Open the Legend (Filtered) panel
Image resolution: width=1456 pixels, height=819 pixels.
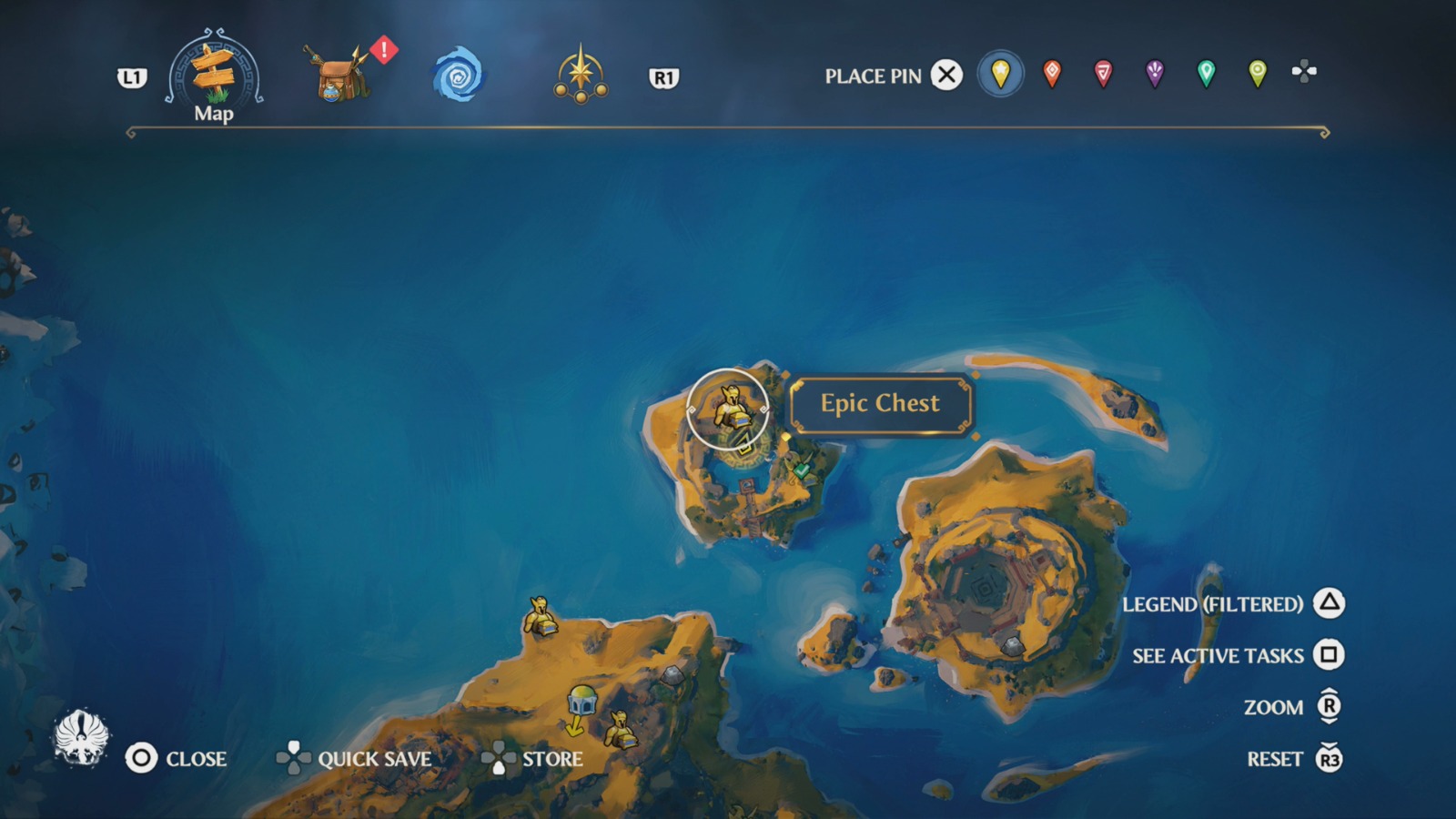tap(1214, 604)
